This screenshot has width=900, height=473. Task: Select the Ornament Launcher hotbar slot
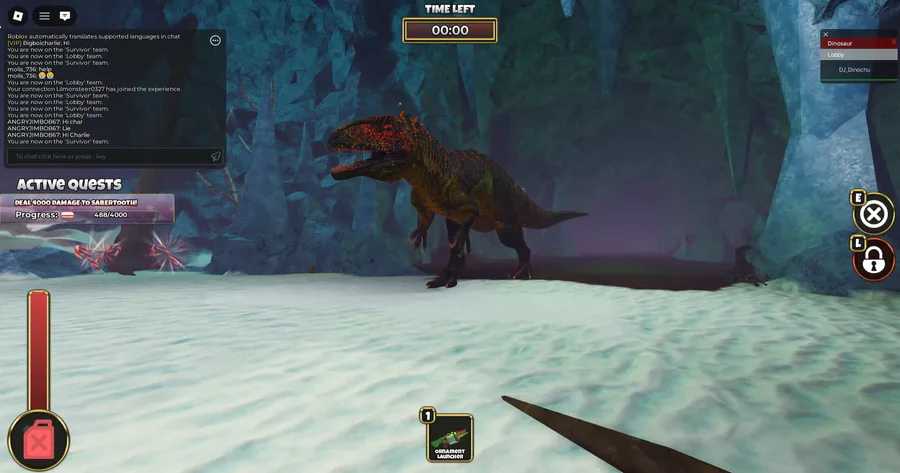point(450,437)
